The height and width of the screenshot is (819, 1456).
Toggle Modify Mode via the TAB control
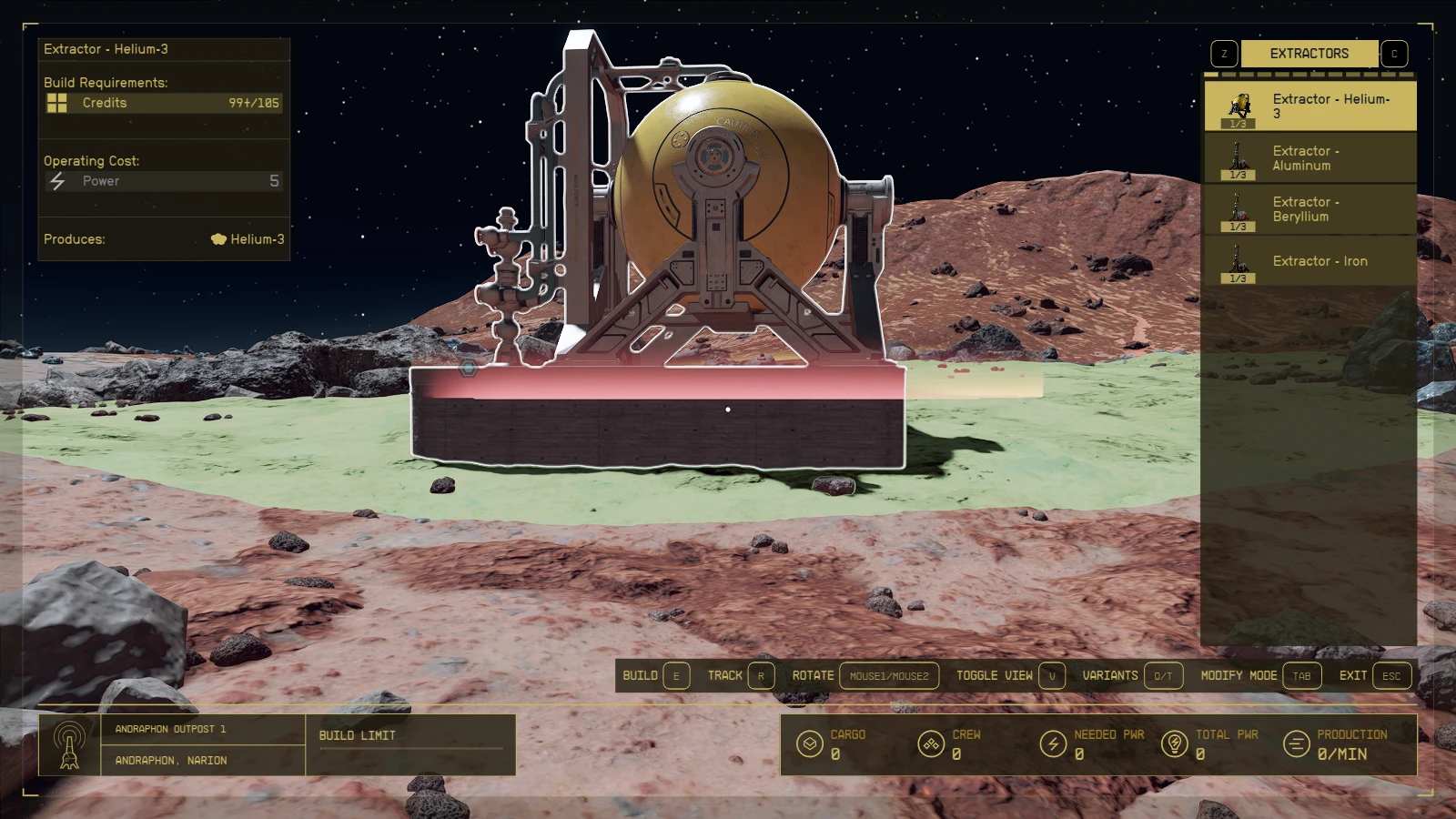coord(1301,675)
